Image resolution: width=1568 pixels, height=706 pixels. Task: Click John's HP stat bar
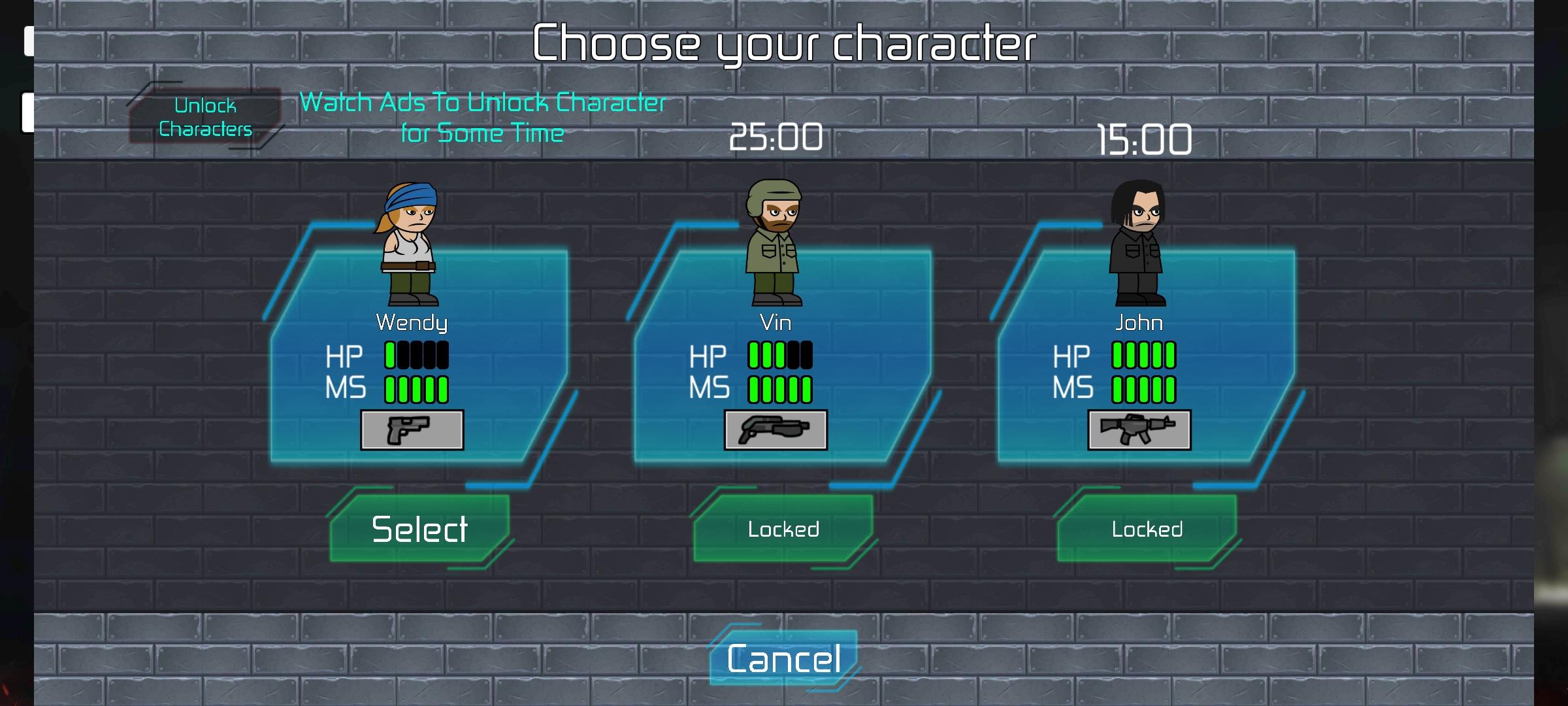[x=1143, y=356]
